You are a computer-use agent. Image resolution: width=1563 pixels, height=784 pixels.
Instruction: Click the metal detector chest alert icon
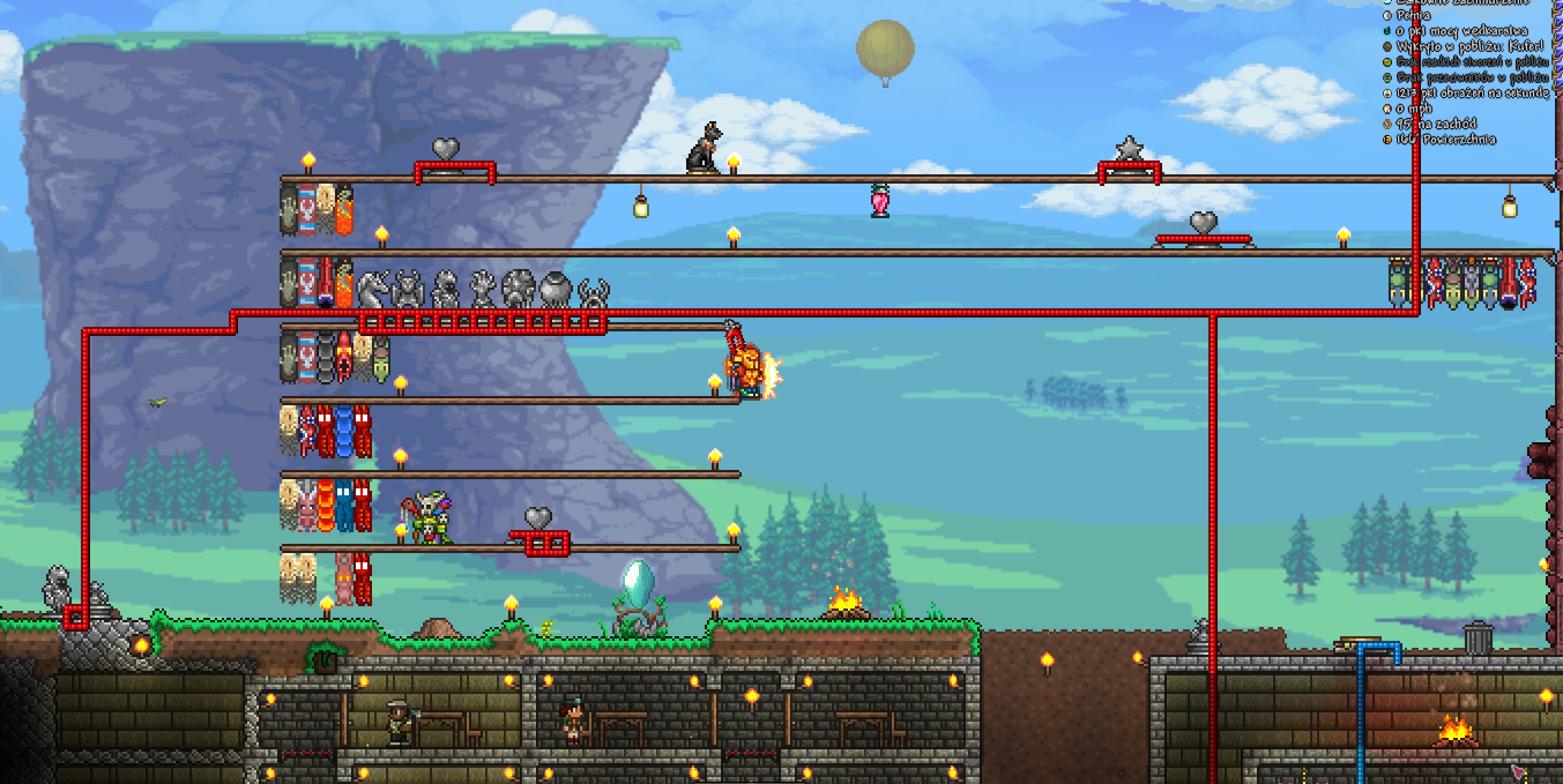(x=1387, y=47)
